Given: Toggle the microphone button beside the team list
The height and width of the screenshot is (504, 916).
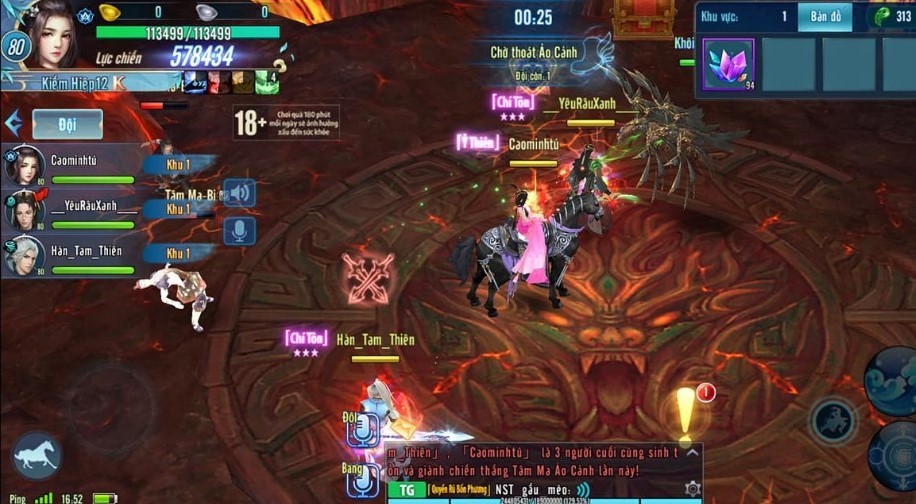Looking at the screenshot, I should point(239,231).
